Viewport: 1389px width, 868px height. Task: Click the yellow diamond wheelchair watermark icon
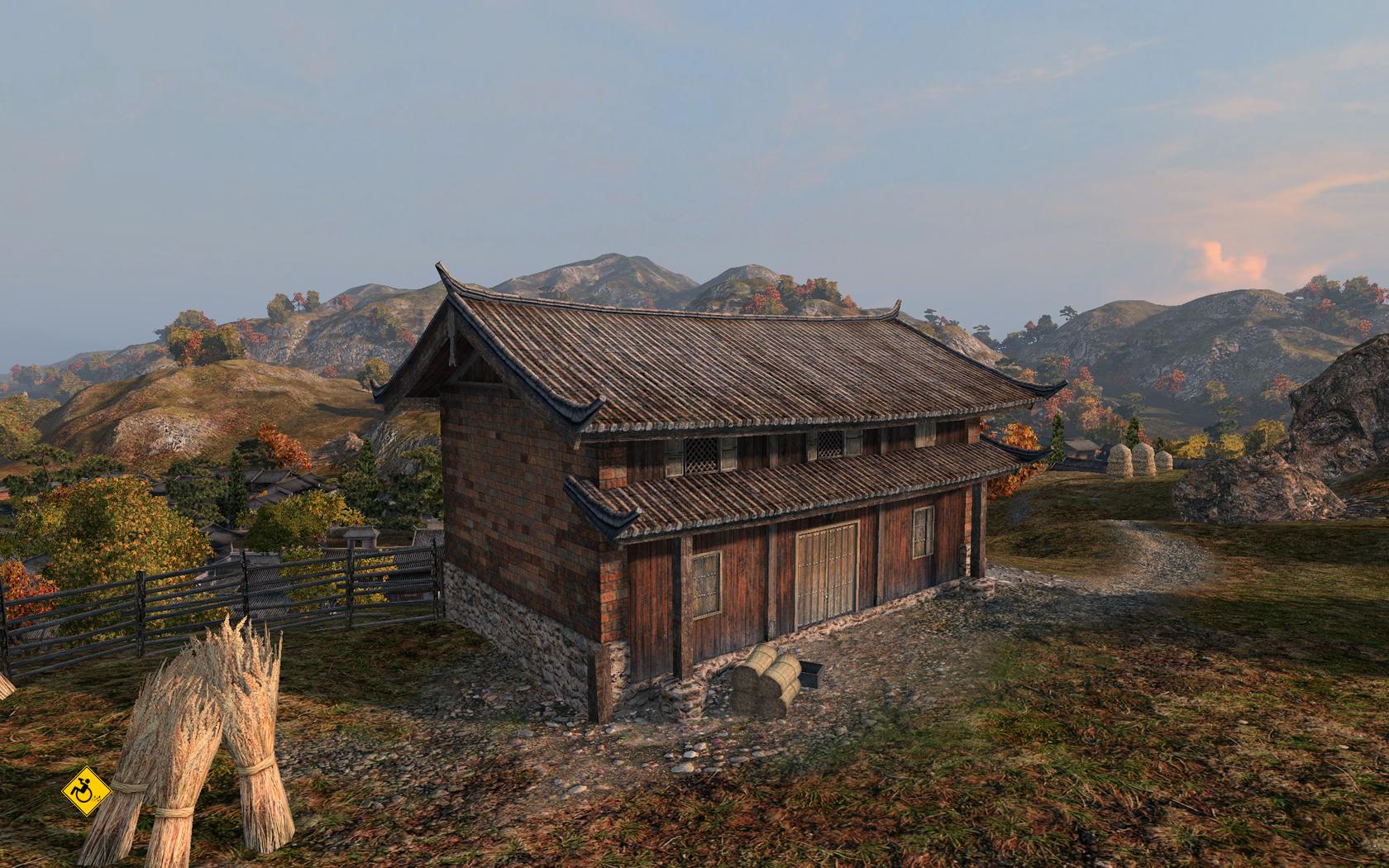(x=86, y=789)
